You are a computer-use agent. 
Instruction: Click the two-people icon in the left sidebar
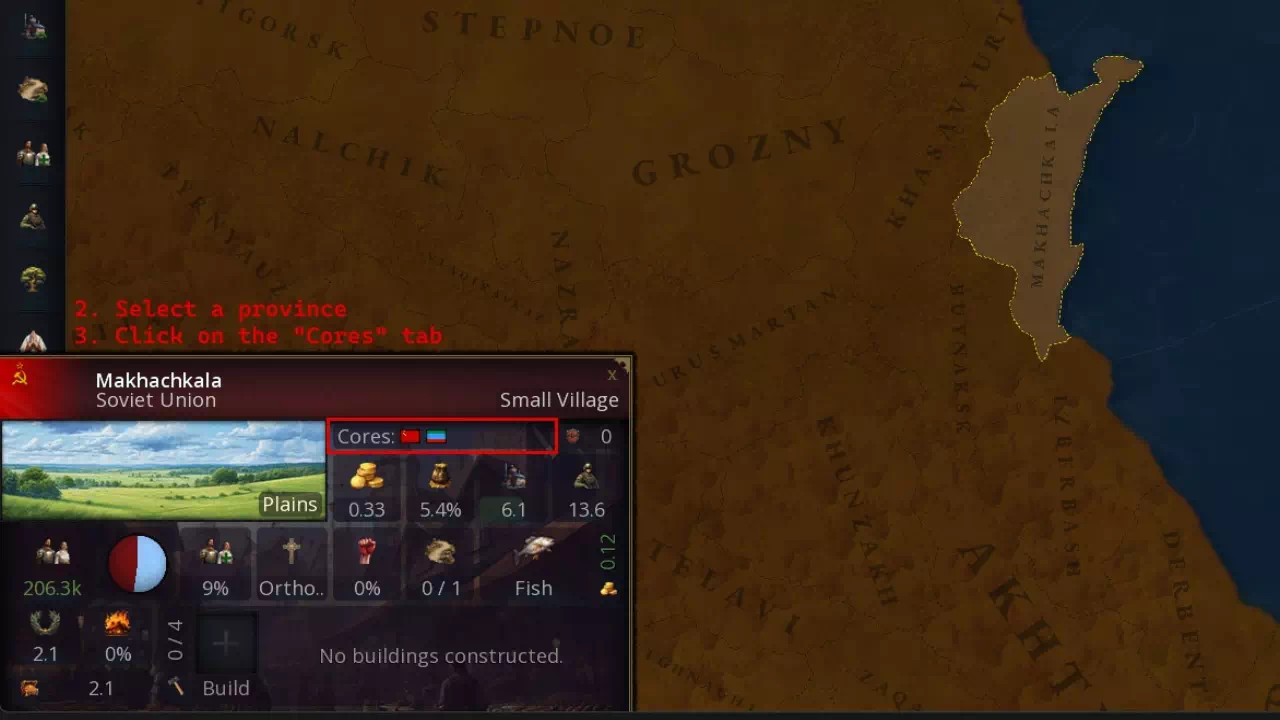point(33,153)
